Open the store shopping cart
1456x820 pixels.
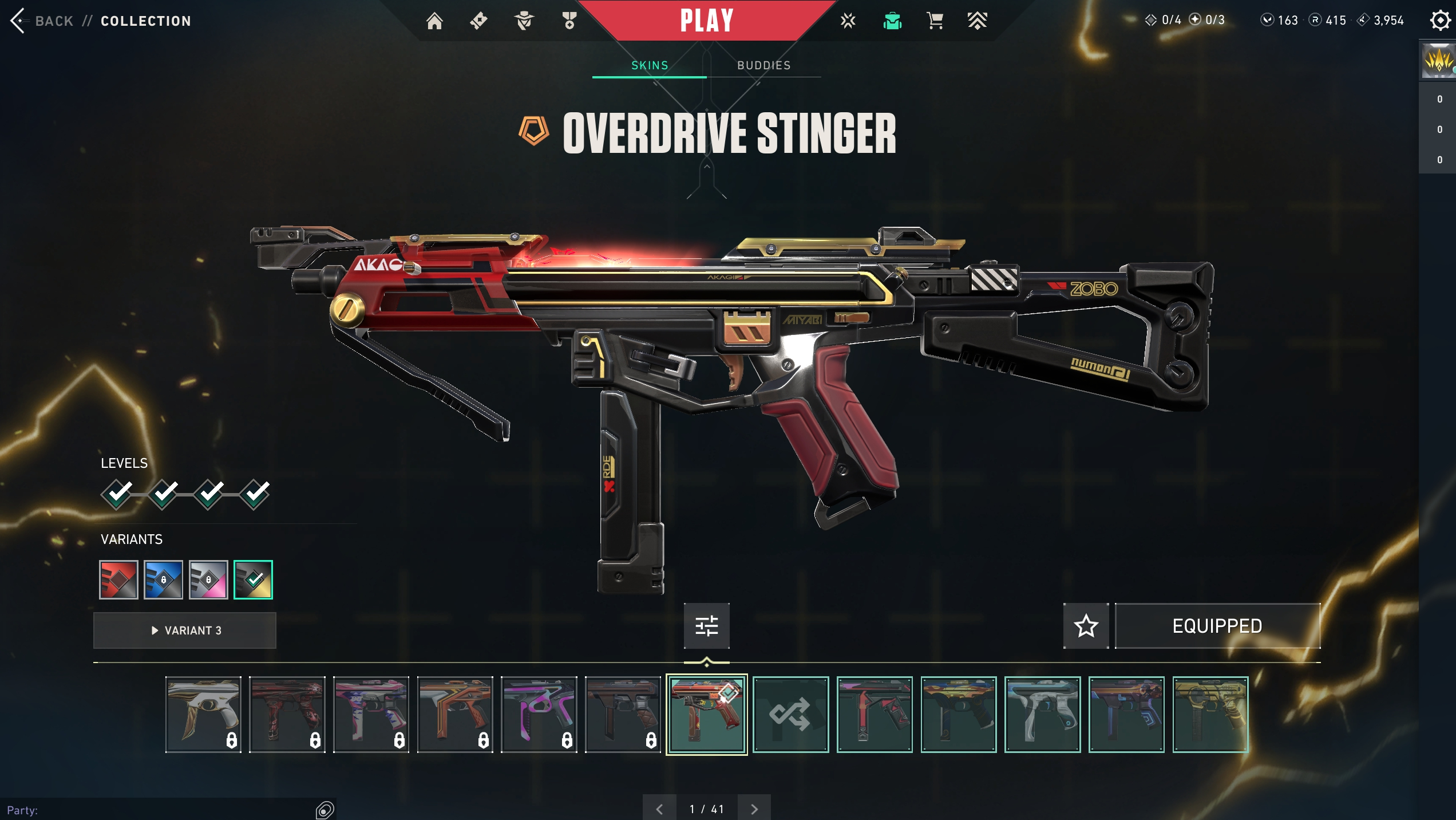click(935, 21)
